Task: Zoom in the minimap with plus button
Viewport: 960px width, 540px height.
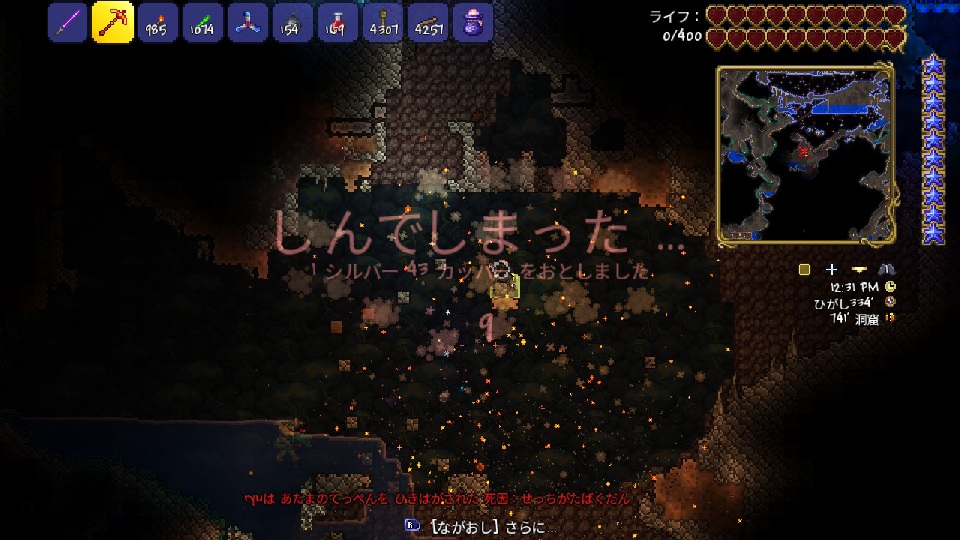Action: tap(831, 269)
